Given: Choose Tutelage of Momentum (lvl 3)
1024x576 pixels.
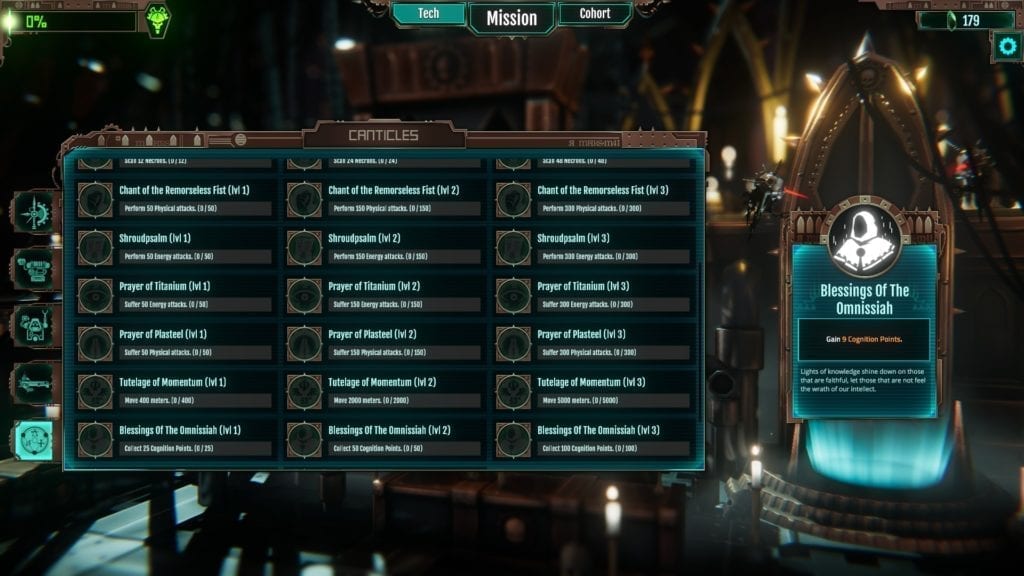Looking at the screenshot, I should pyautogui.click(x=592, y=391).
